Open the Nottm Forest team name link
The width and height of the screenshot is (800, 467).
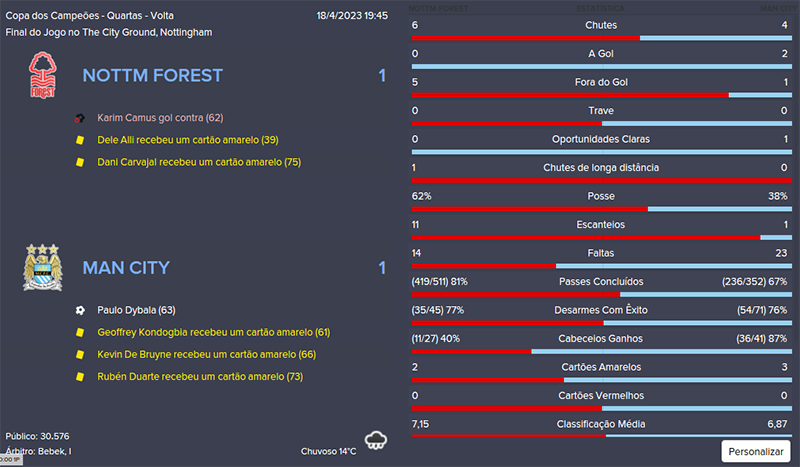coord(152,76)
